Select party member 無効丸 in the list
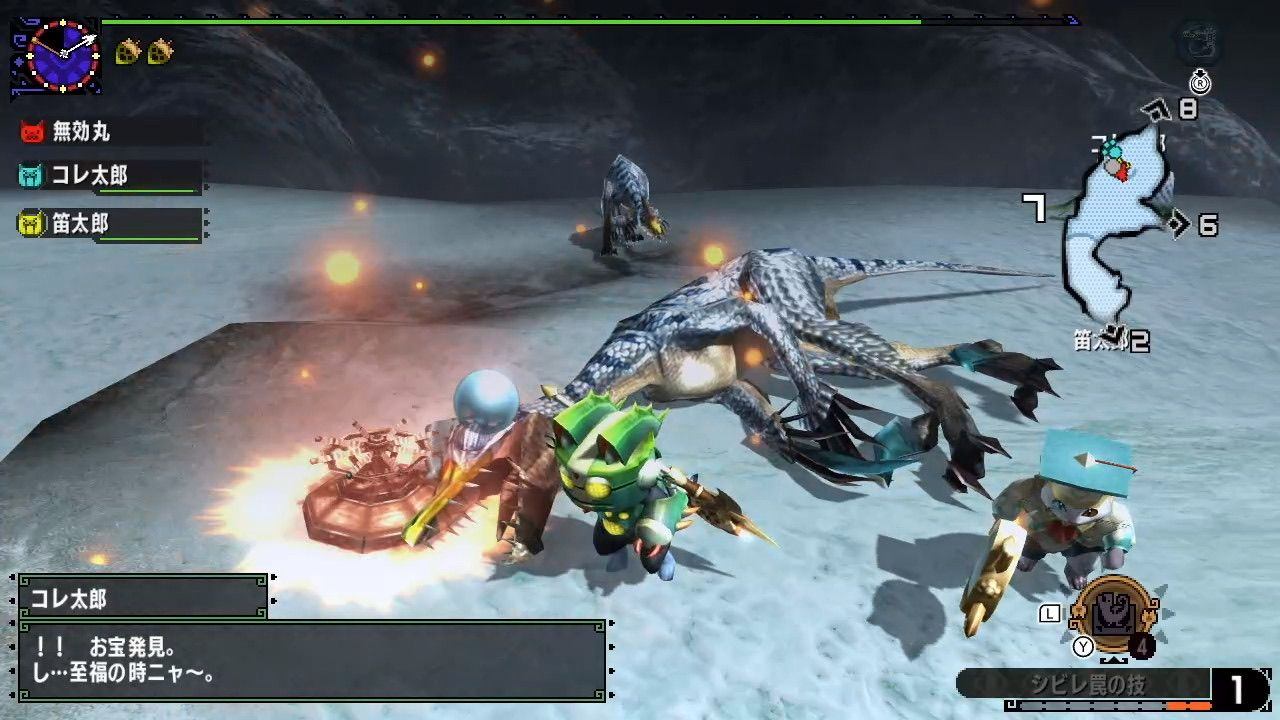The height and width of the screenshot is (720, 1280). point(80,131)
